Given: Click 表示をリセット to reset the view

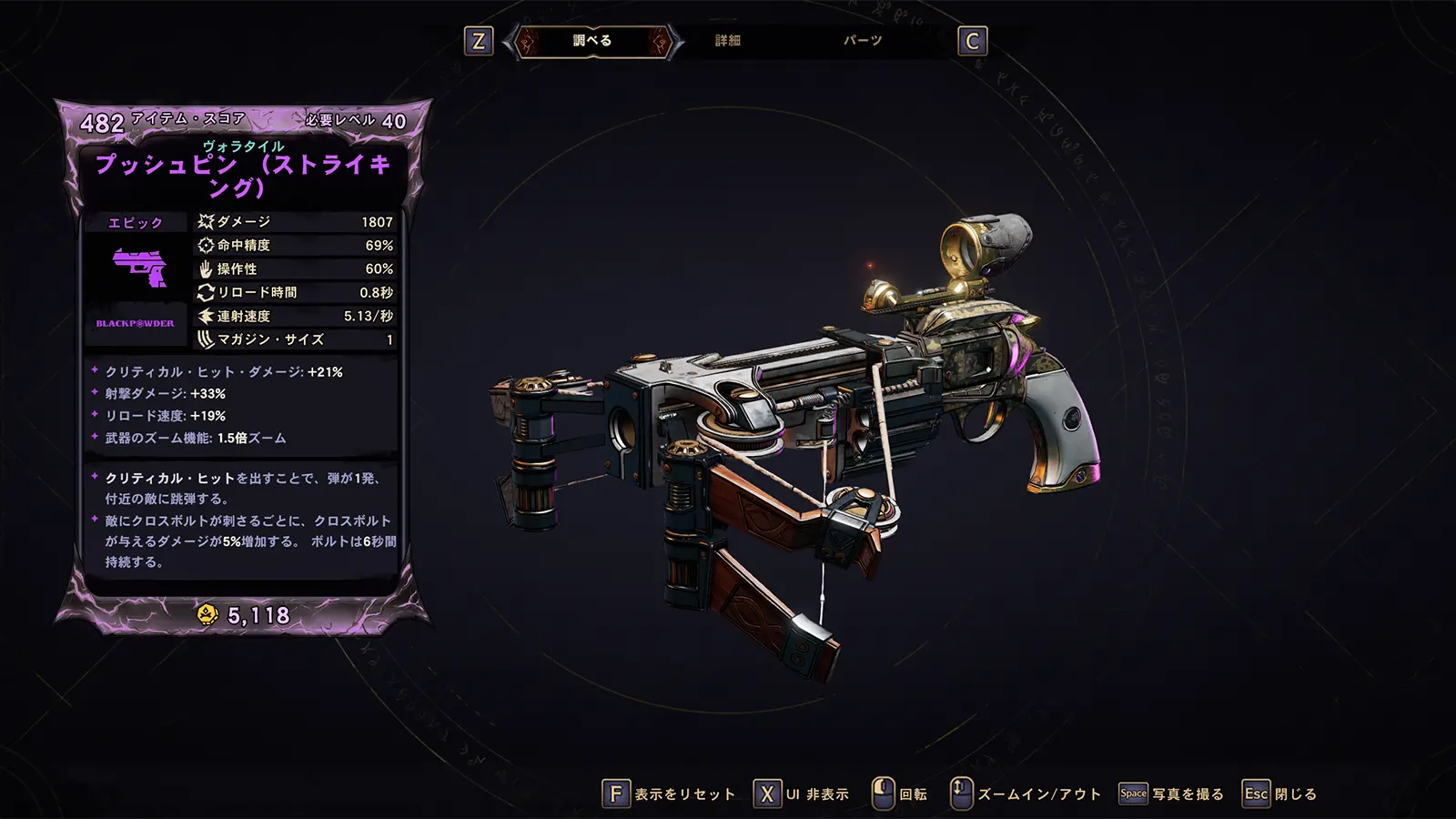Looking at the screenshot, I should (x=670, y=794).
